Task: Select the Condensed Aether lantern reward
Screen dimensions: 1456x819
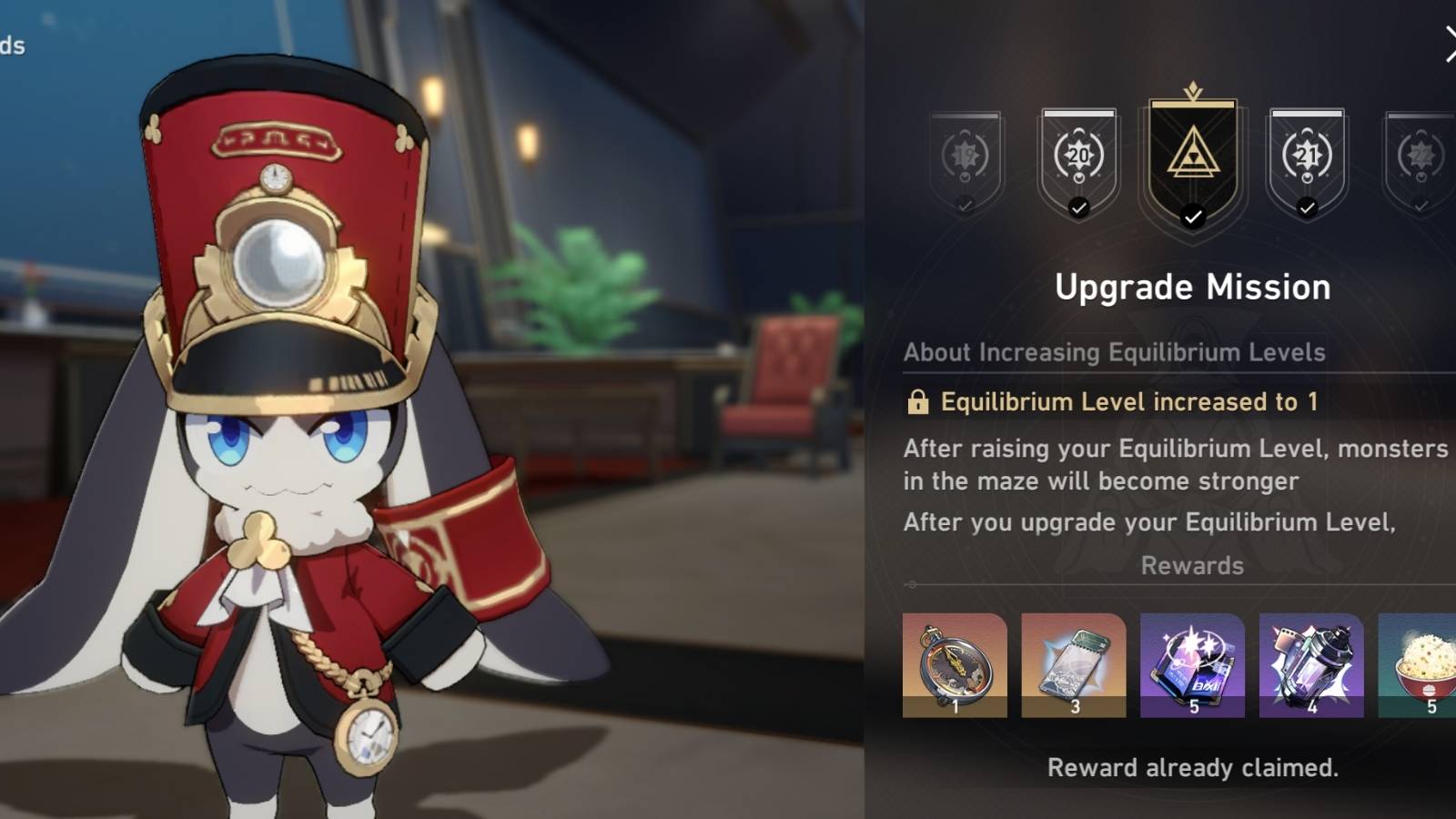Action: tap(1311, 664)
